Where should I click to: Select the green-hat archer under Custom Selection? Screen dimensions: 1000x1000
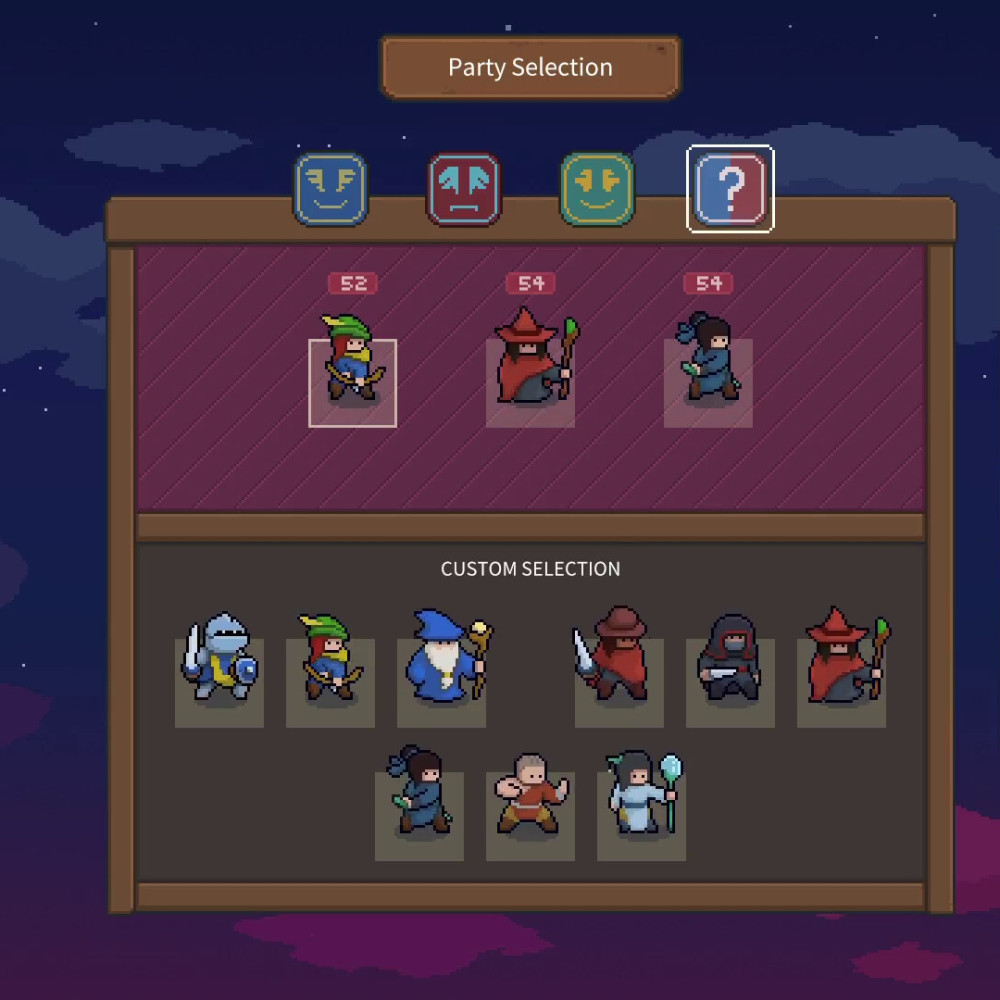(x=330, y=682)
